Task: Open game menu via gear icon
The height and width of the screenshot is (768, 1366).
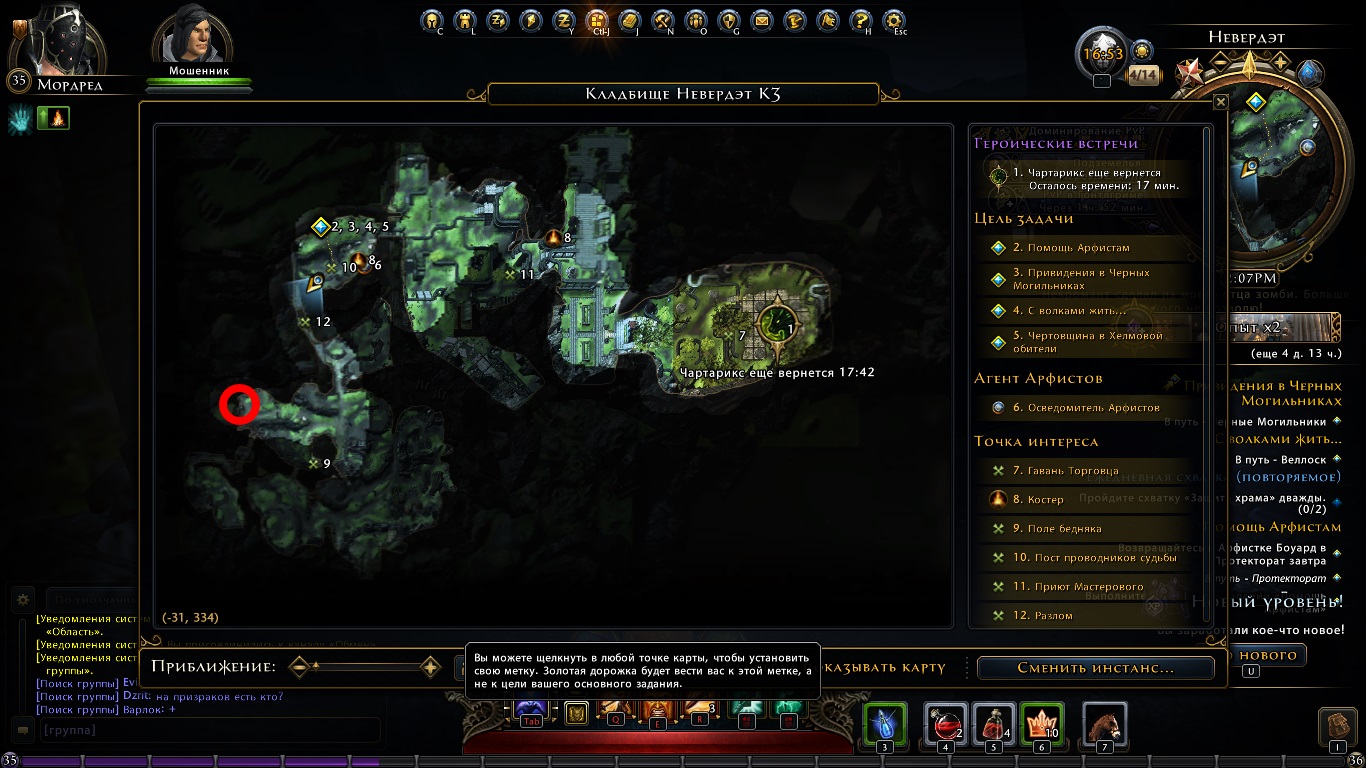Action: pyautogui.click(x=894, y=20)
